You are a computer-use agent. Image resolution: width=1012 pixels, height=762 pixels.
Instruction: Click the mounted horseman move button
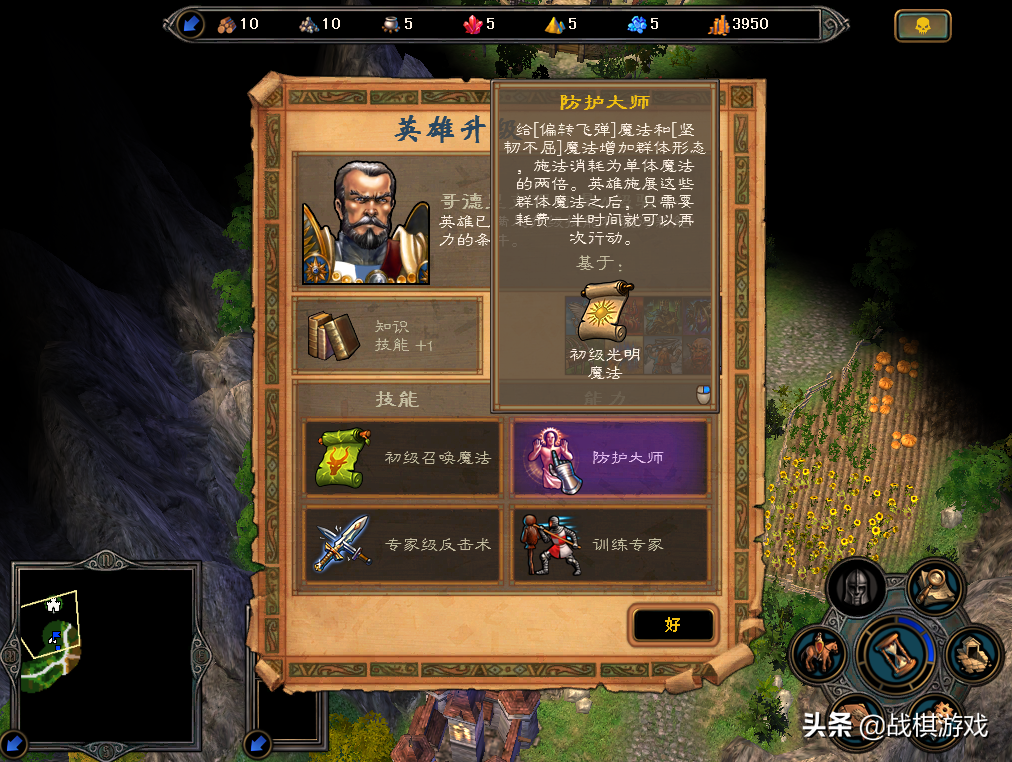(820, 655)
